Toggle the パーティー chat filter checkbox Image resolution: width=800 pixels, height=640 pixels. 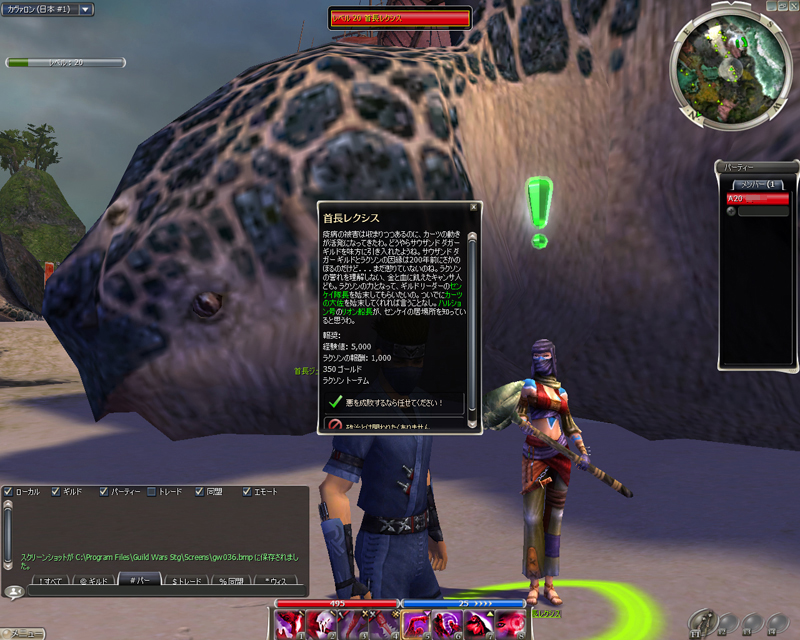pyautogui.click(x=104, y=492)
